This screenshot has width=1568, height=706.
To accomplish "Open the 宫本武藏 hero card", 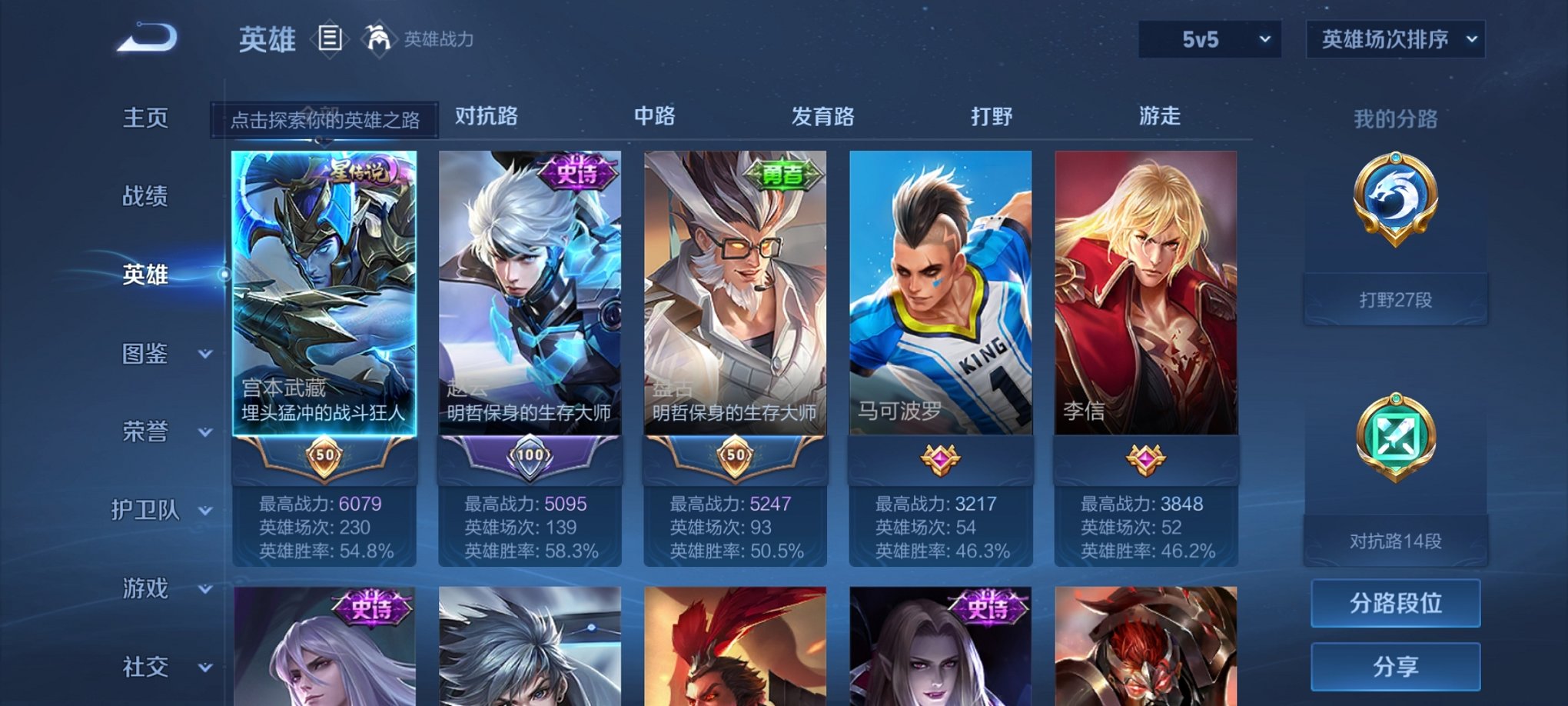I will click(x=326, y=308).
